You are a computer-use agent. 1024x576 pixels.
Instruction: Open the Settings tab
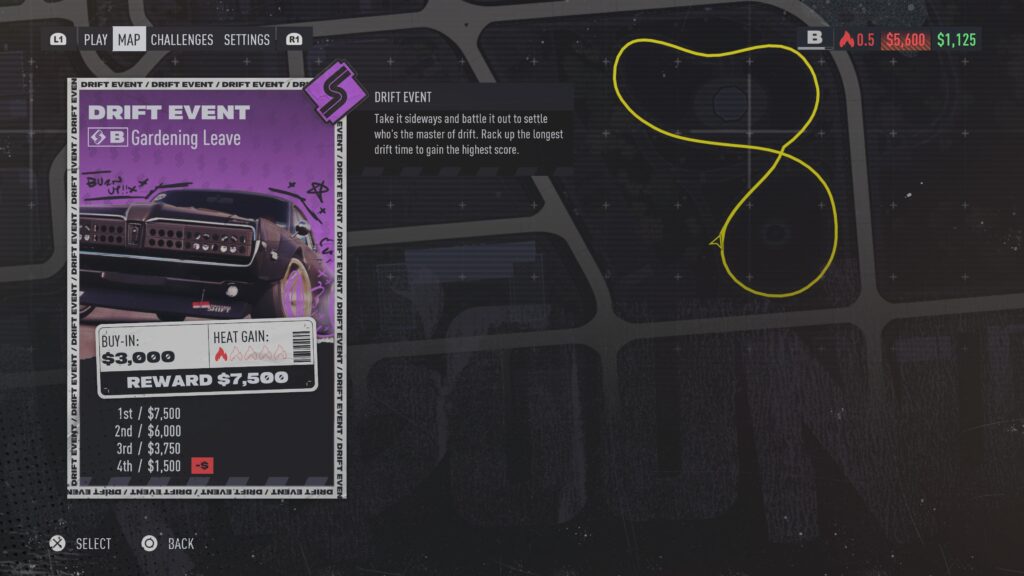[246, 40]
